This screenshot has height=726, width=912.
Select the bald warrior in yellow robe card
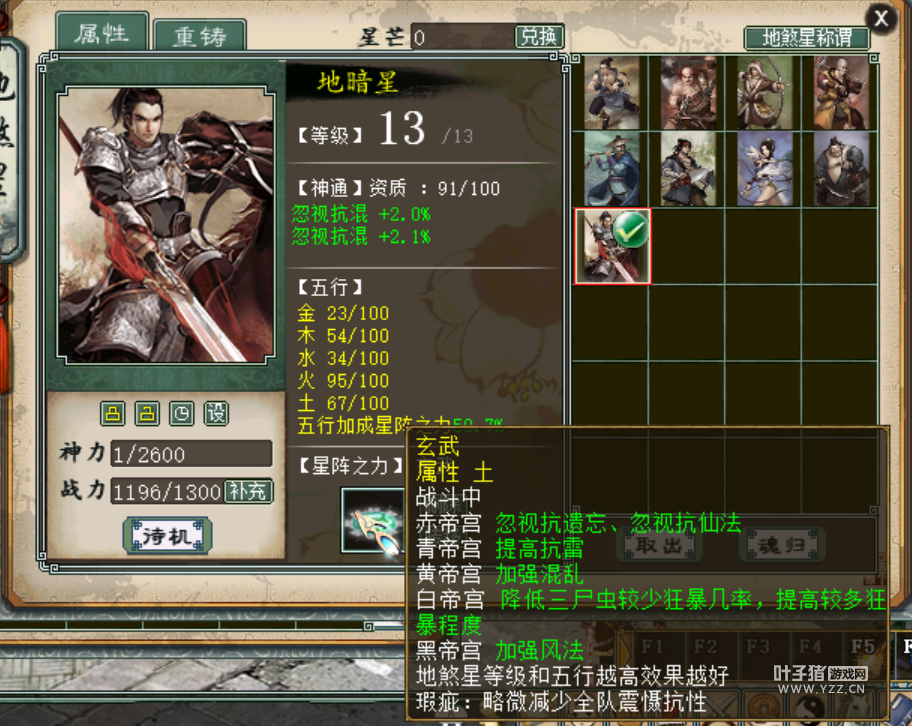[x=842, y=92]
